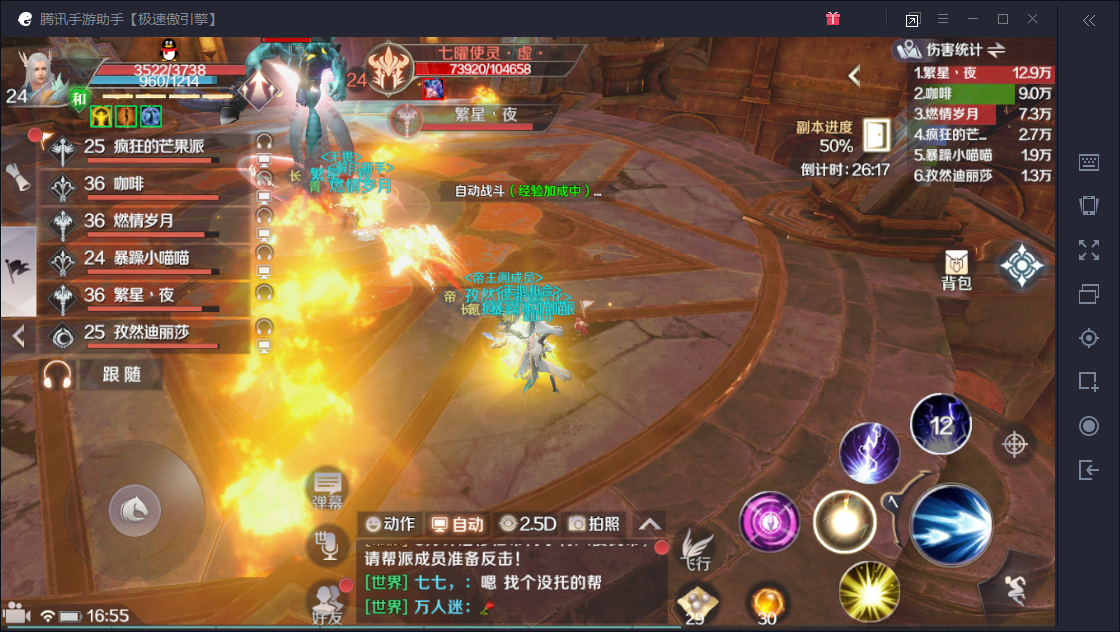Activate the blue arrow main attack skill
The height and width of the screenshot is (632, 1120).
pyautogui.click(x=951, y=524)
